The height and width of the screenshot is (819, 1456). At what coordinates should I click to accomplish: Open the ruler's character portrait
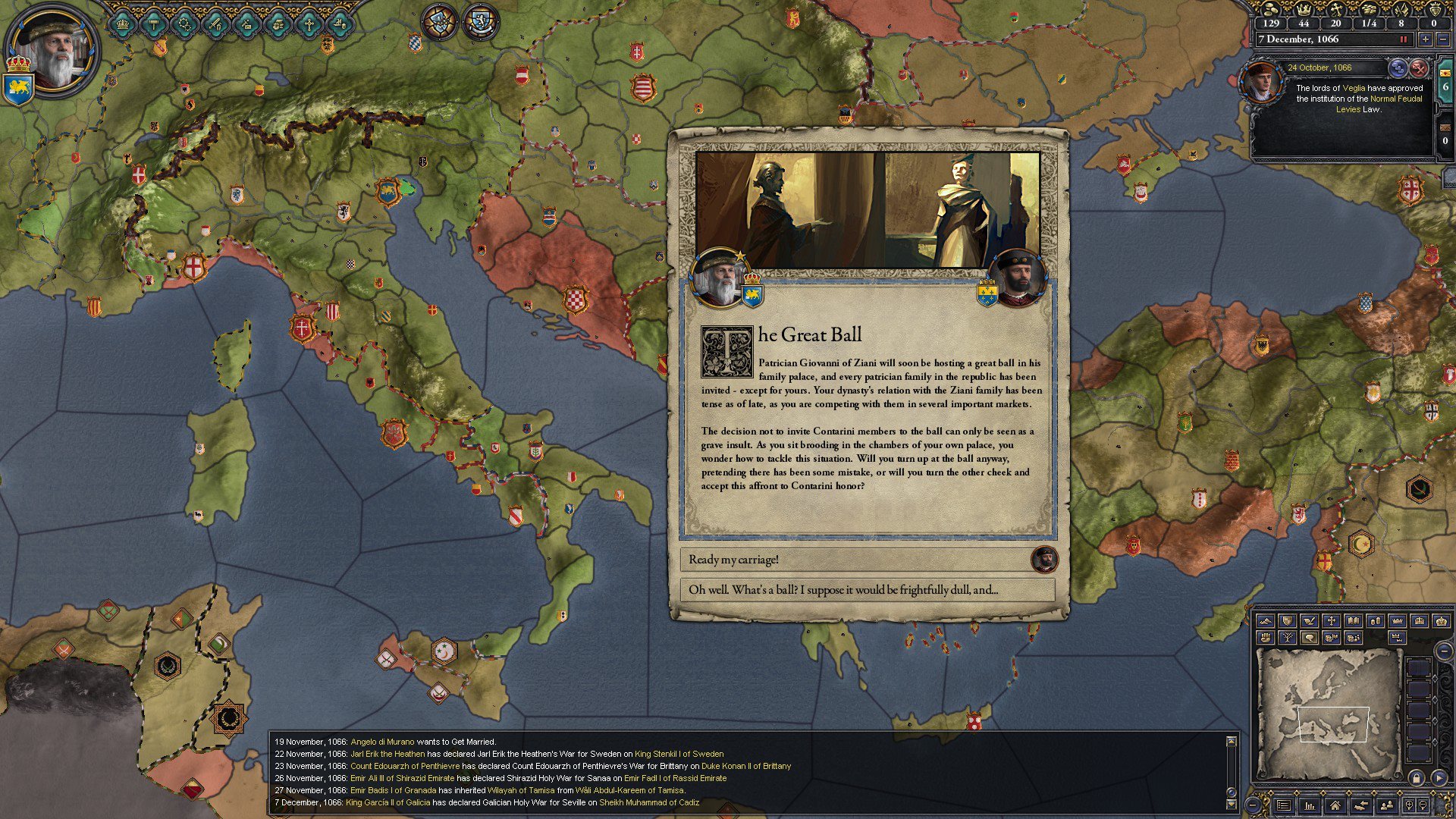coord(53,49)
